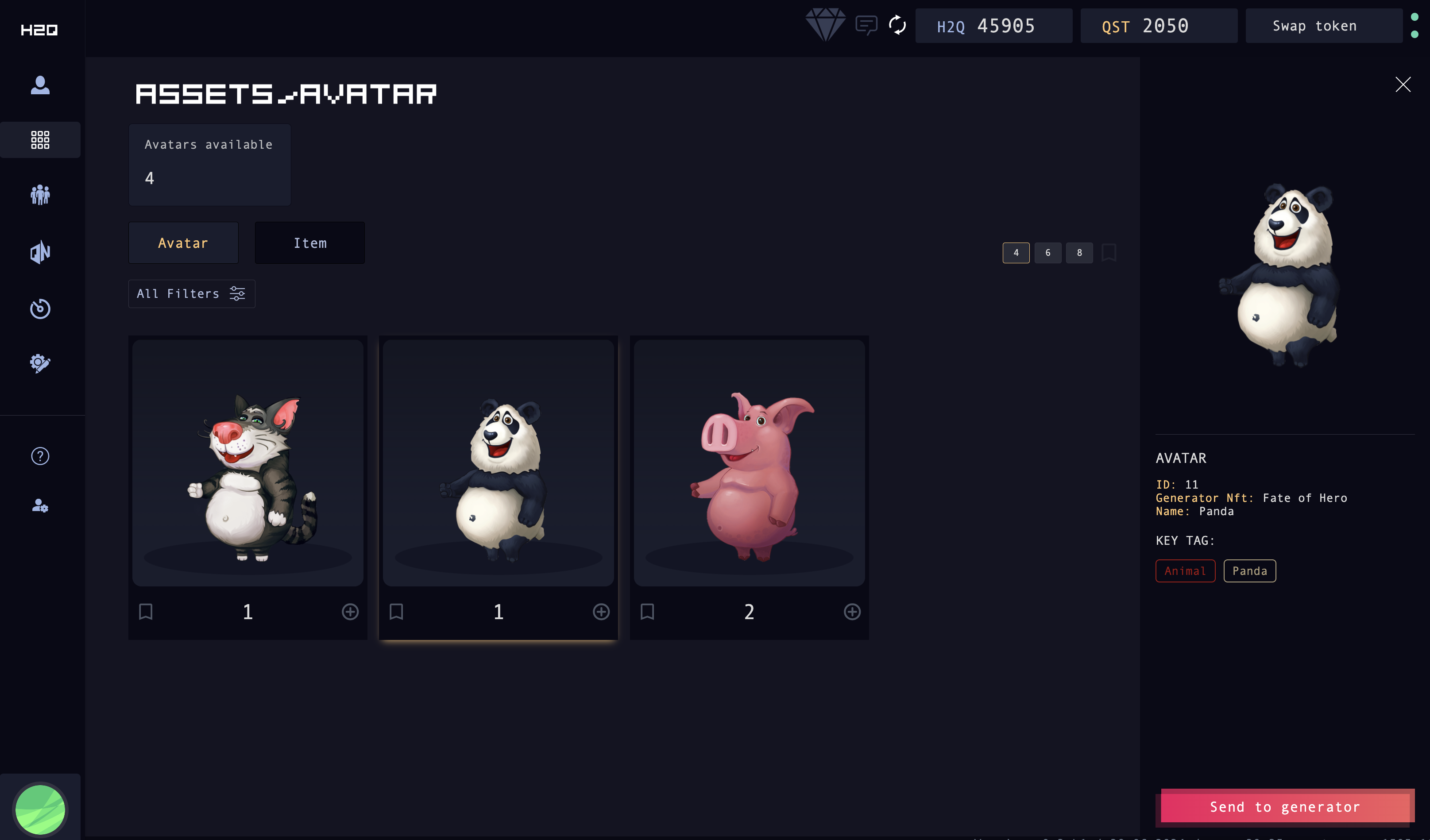Viewport: 1430px width, 840px height.
Task: Select the Avatar tab
Action: (183, 243)
